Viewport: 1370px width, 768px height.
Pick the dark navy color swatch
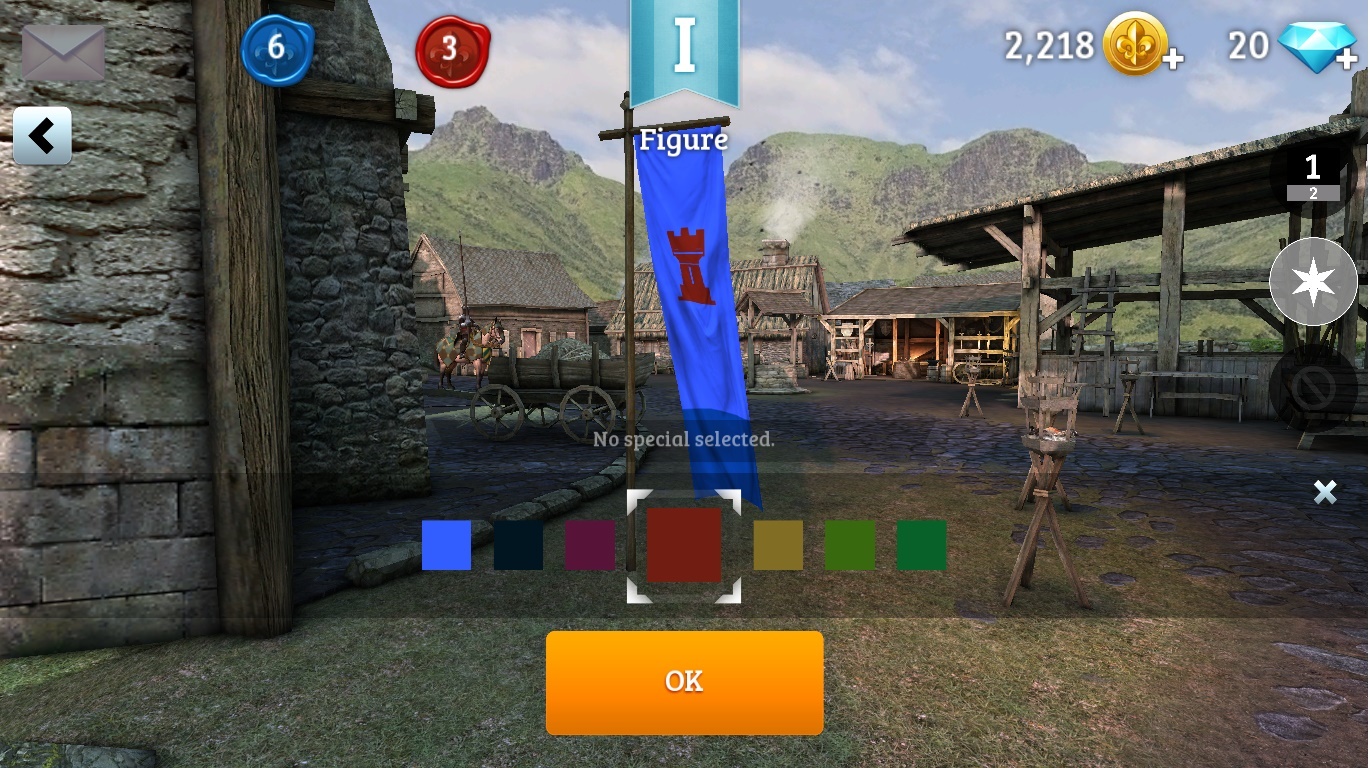point(518,545)
